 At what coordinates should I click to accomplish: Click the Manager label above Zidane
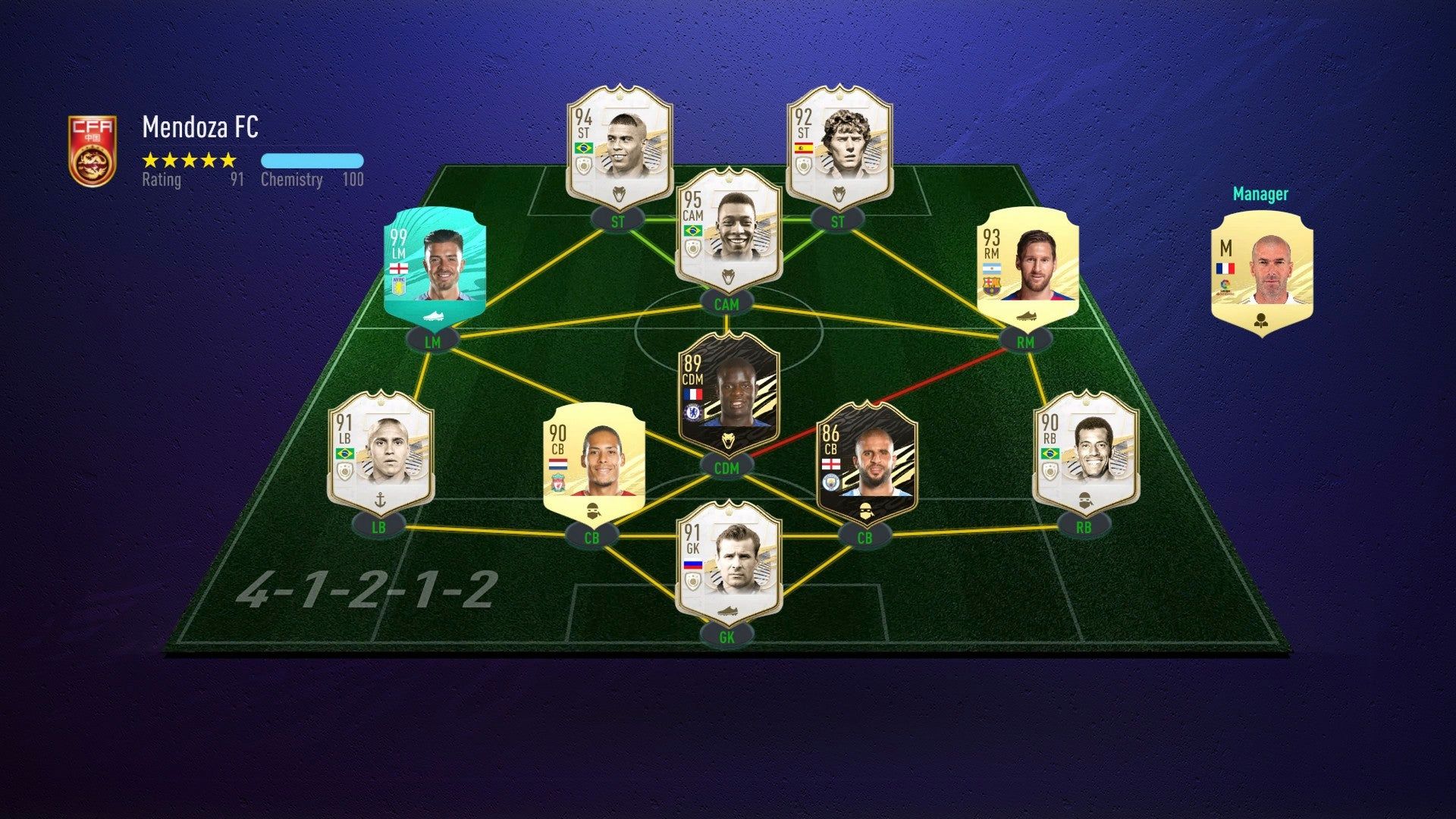coord(1262,194)
